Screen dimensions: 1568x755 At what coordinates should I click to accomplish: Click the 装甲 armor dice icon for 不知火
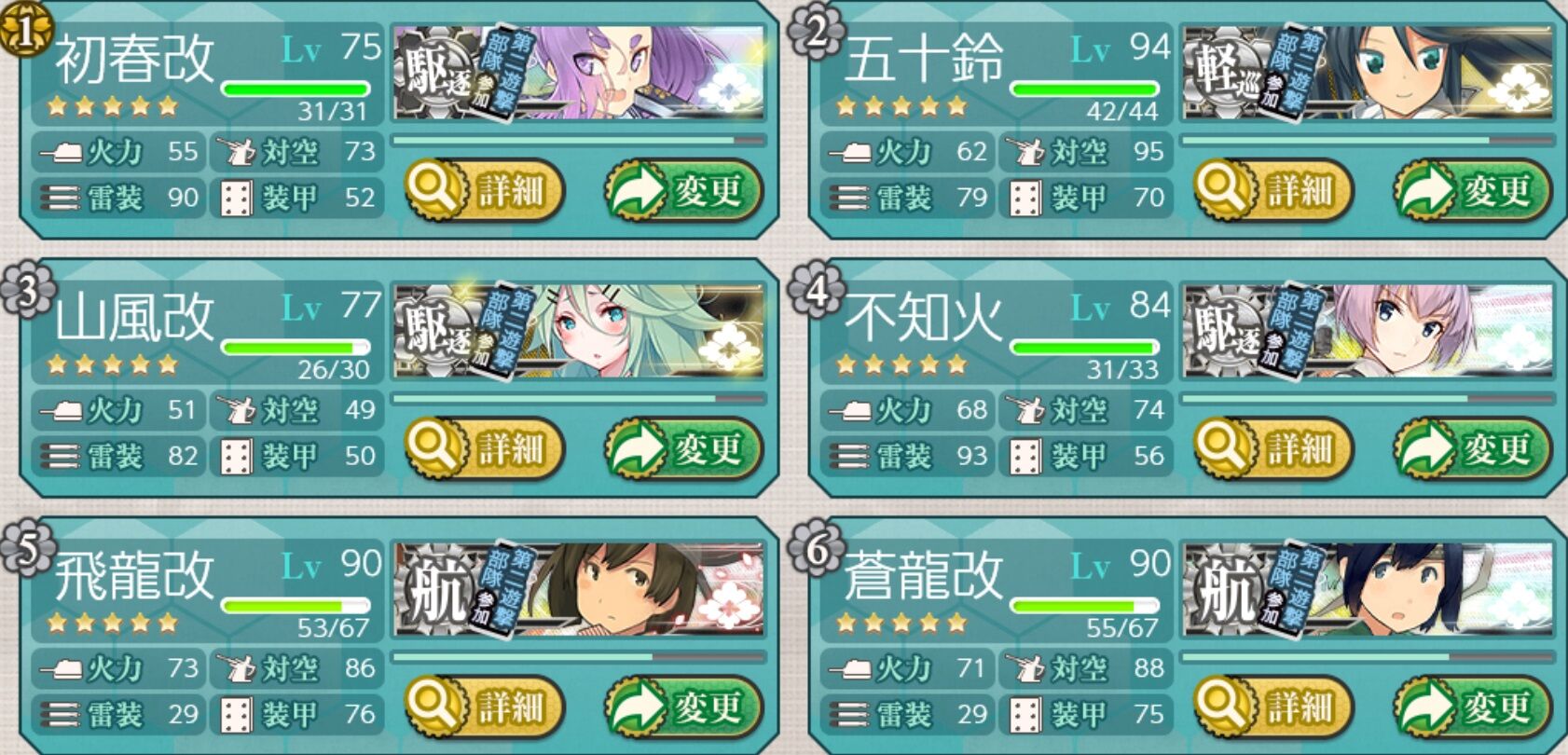coord(1024,456)
